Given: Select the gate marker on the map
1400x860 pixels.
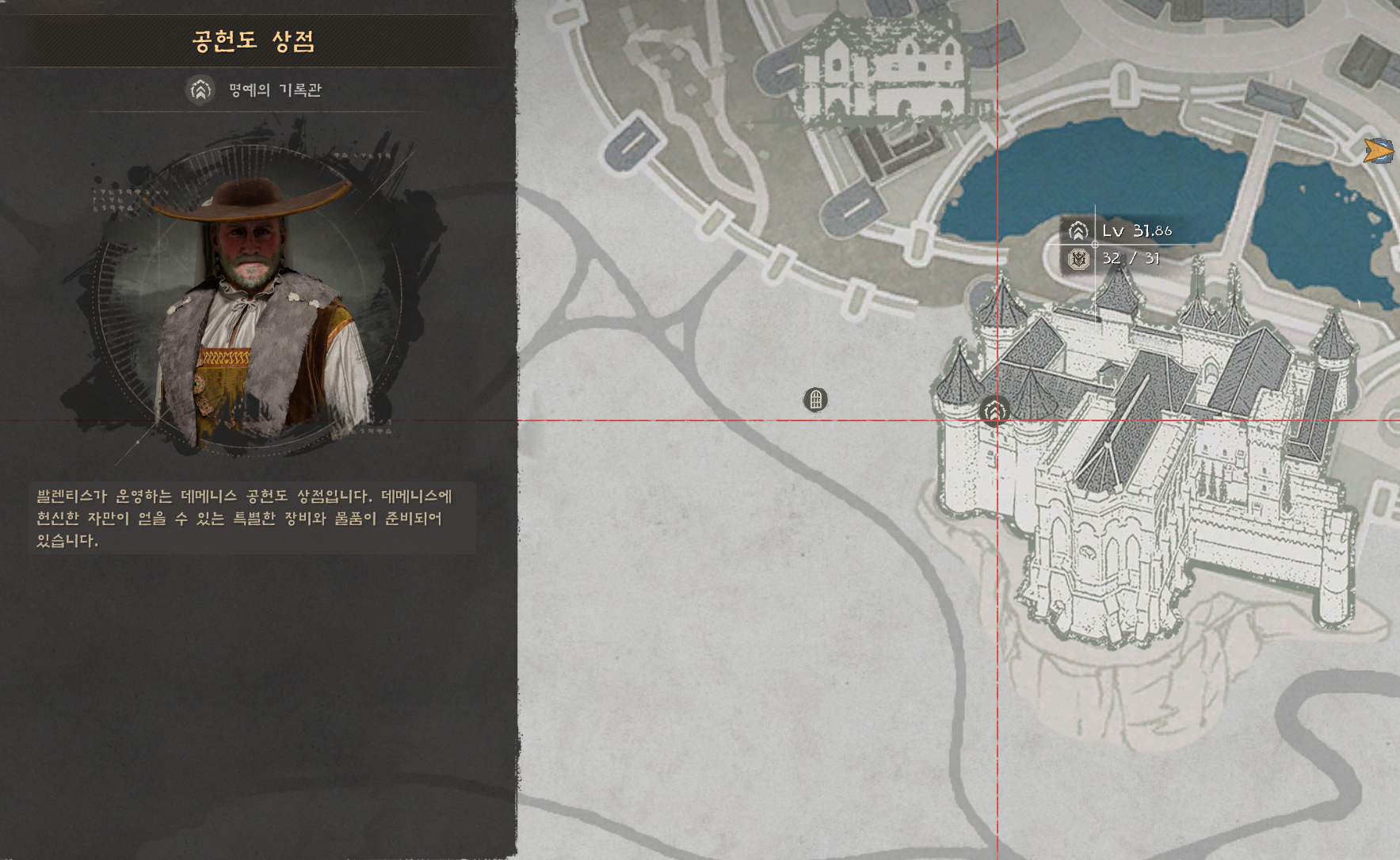Looking at the screenshot, I should (815, 400).
